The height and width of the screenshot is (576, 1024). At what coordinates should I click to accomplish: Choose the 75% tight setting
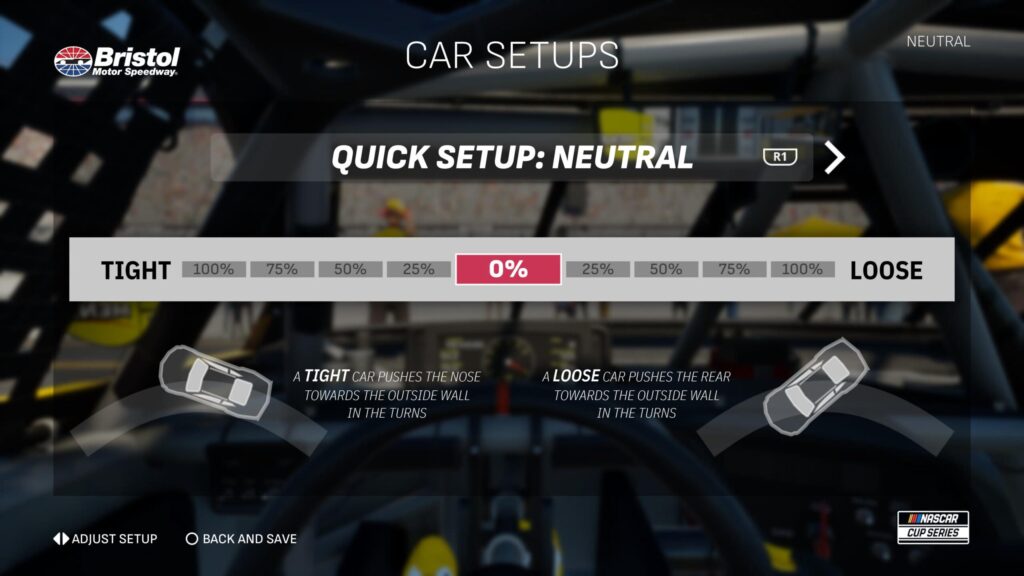pyautogui.click(x=282, y=269)
